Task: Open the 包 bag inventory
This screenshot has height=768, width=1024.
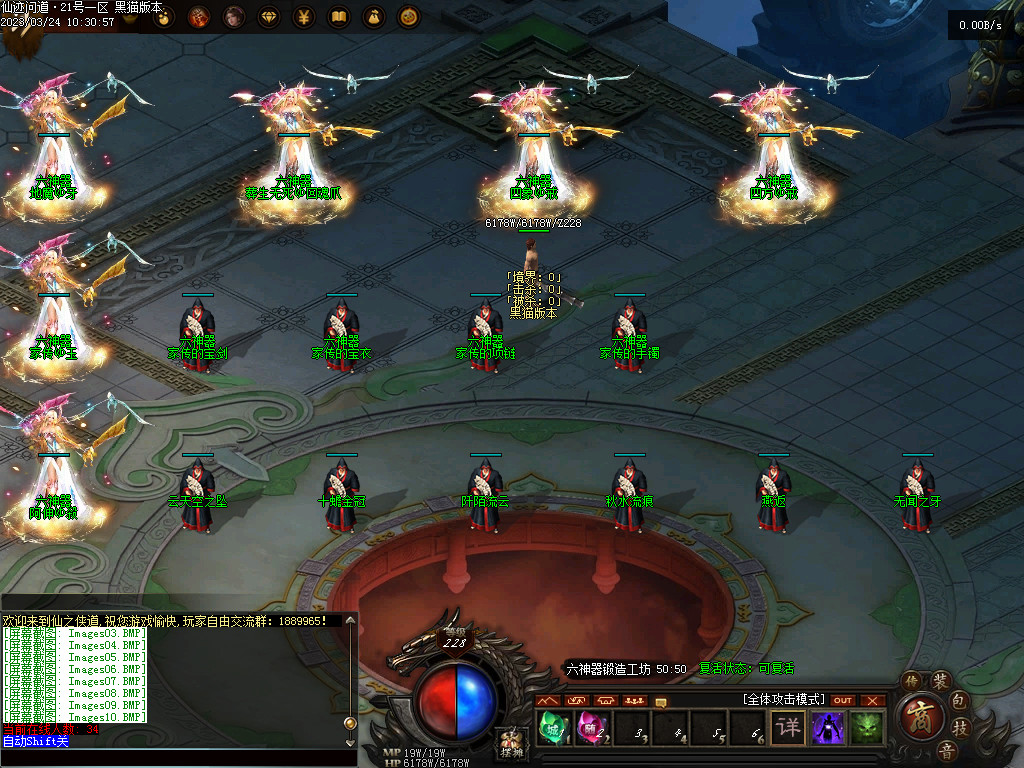Action: coord(959,700)
